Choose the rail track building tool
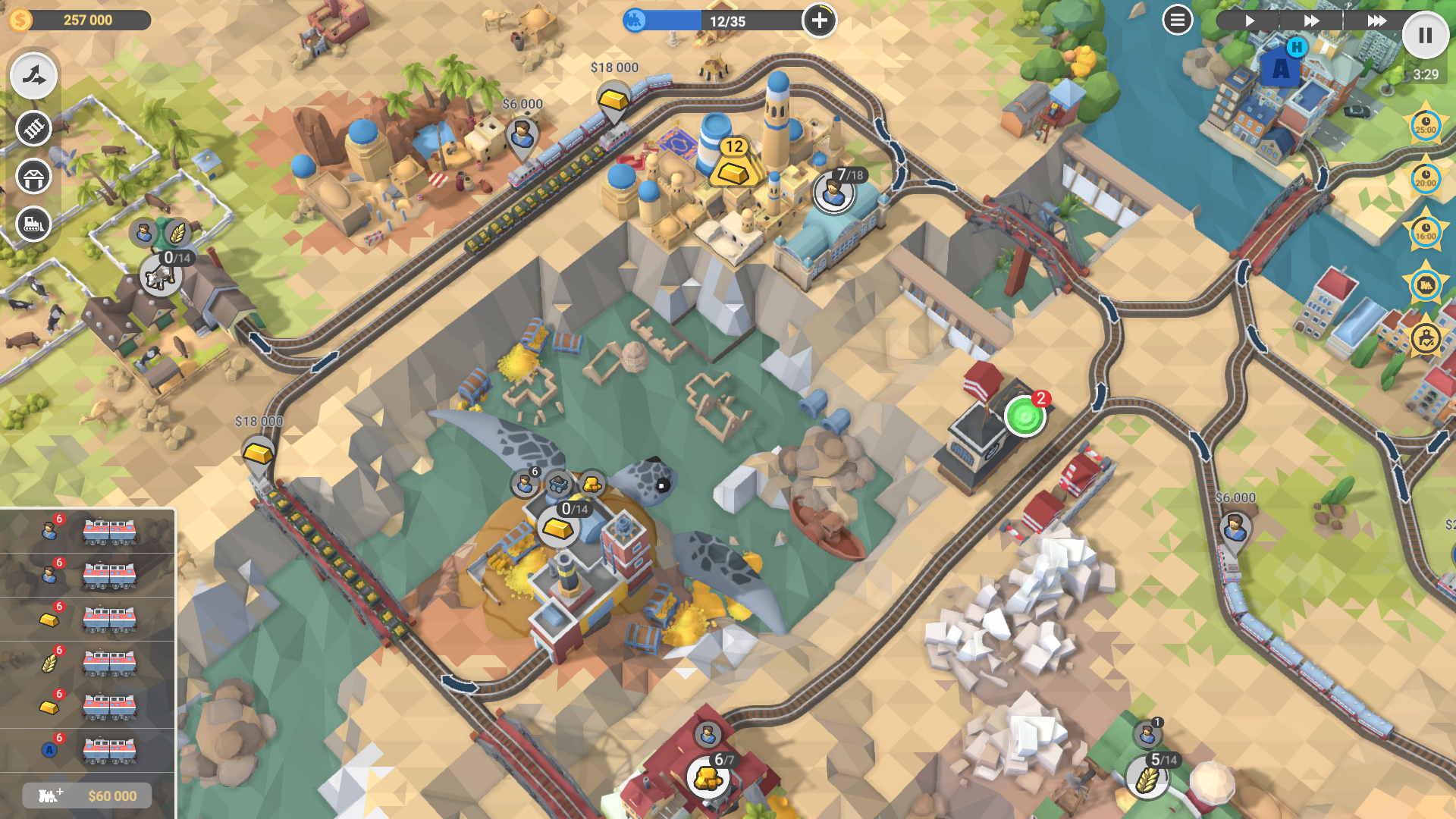 coord(33,128)
